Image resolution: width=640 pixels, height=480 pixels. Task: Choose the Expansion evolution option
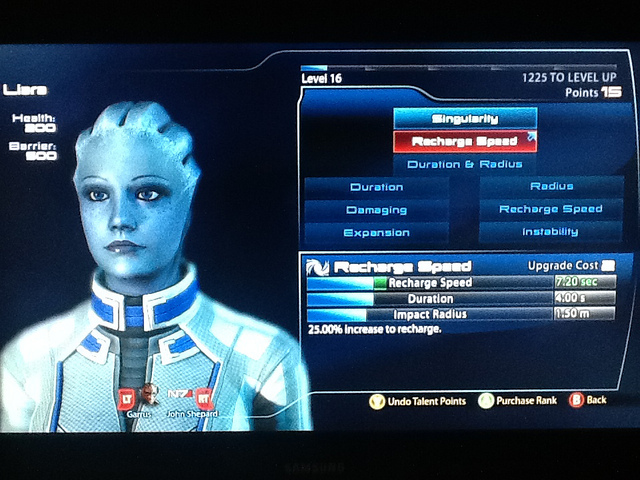tap(377, 233)
